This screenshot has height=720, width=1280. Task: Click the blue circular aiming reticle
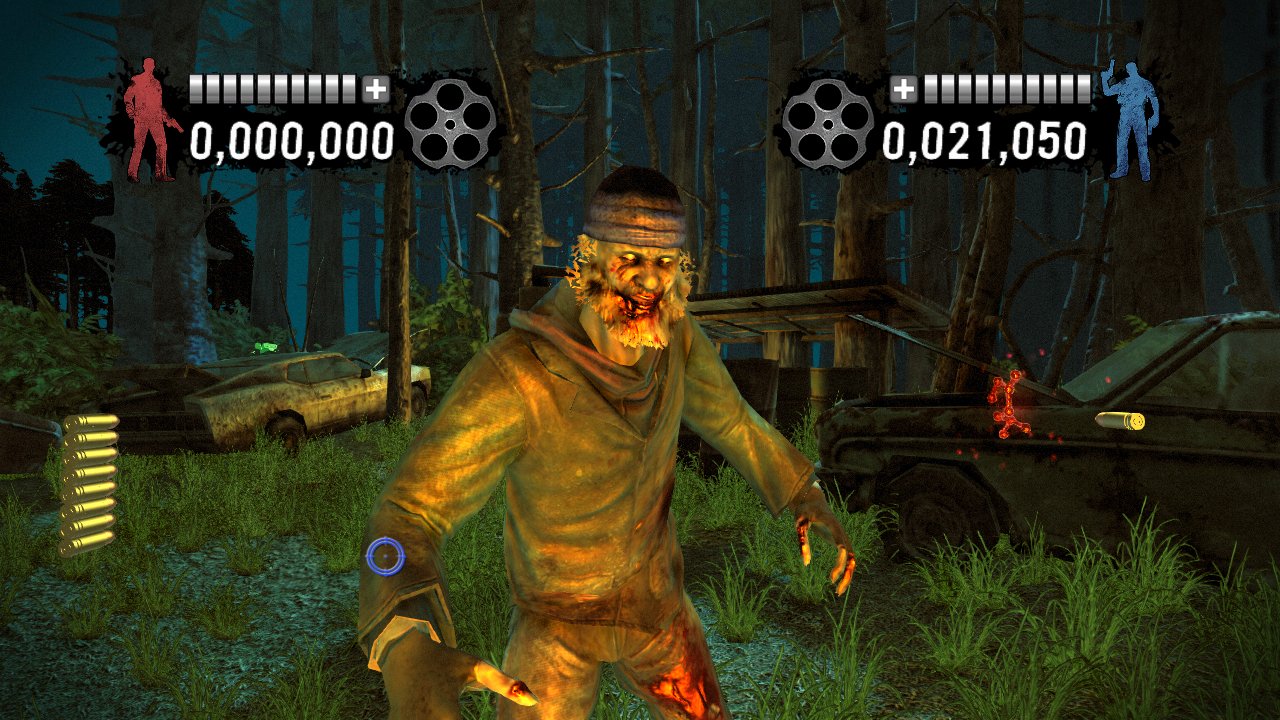(388, 557)
